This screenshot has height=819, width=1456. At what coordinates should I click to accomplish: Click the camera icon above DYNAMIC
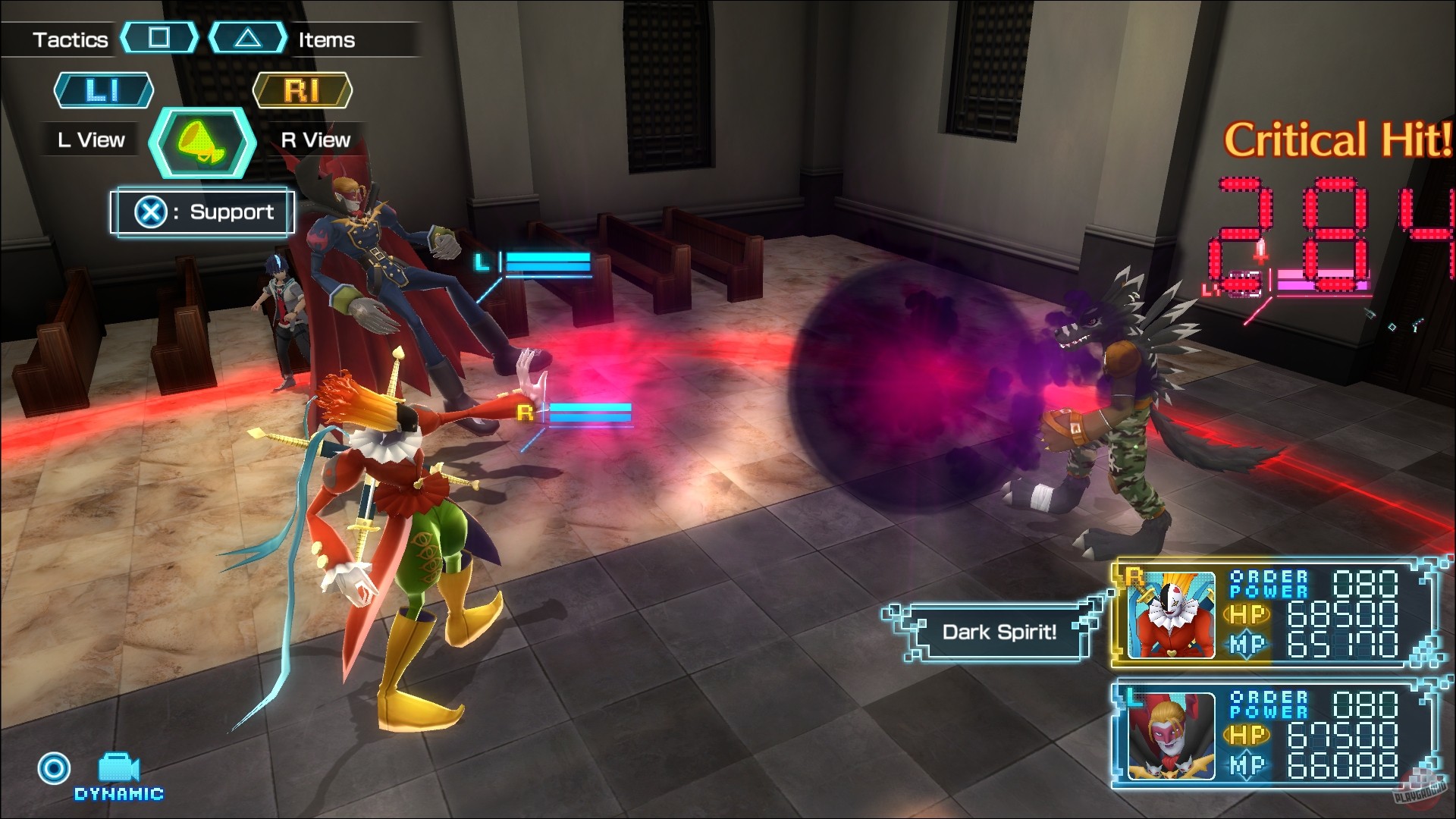coord(118,766)
